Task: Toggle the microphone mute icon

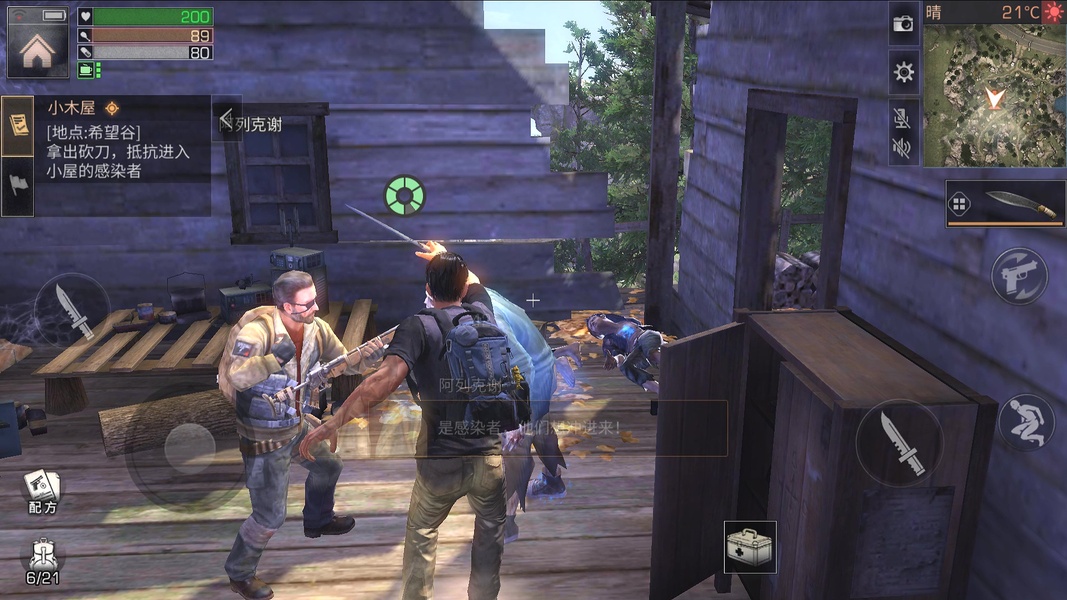Action: (x=903, y=120)
